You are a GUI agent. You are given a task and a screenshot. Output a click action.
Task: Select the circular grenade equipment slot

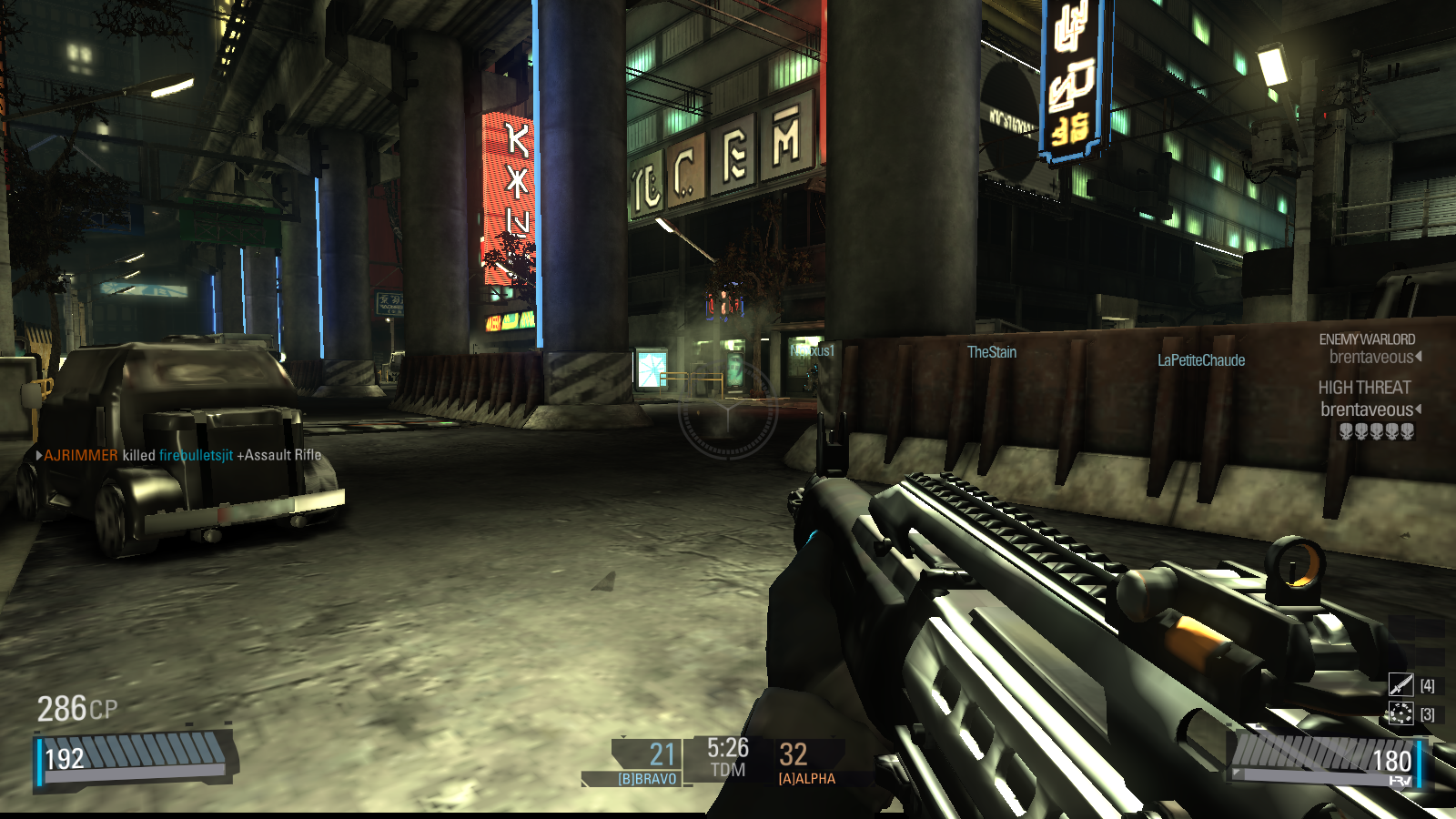coord(1400,713)
